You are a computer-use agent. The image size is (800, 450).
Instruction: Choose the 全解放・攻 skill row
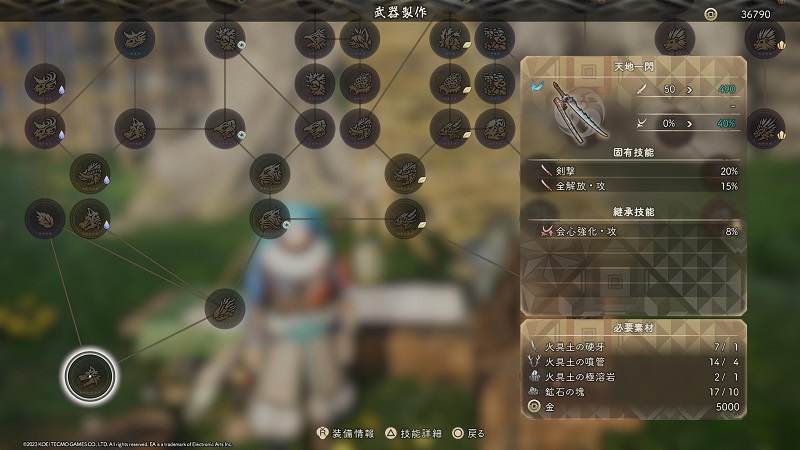tap(633, 186)
